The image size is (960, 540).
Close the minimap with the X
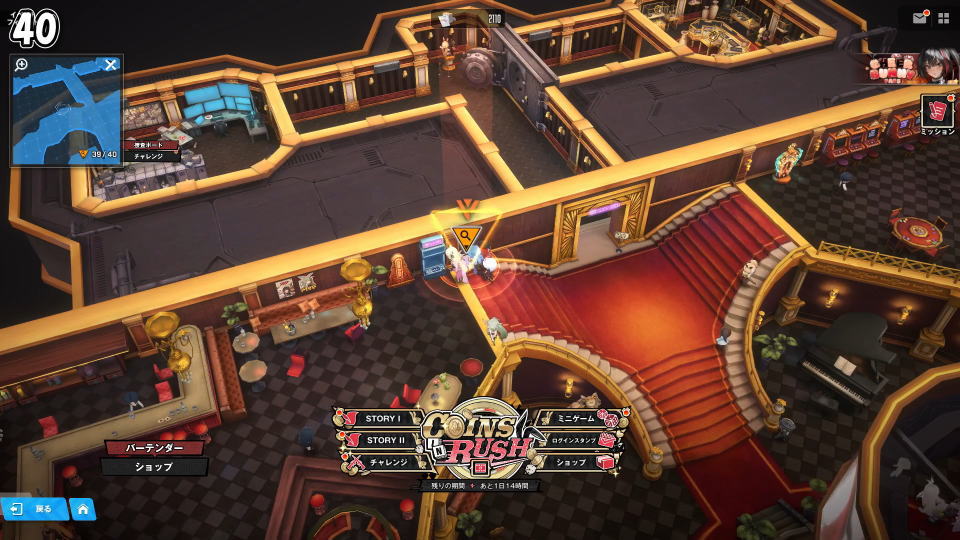(x=111, y=65)
